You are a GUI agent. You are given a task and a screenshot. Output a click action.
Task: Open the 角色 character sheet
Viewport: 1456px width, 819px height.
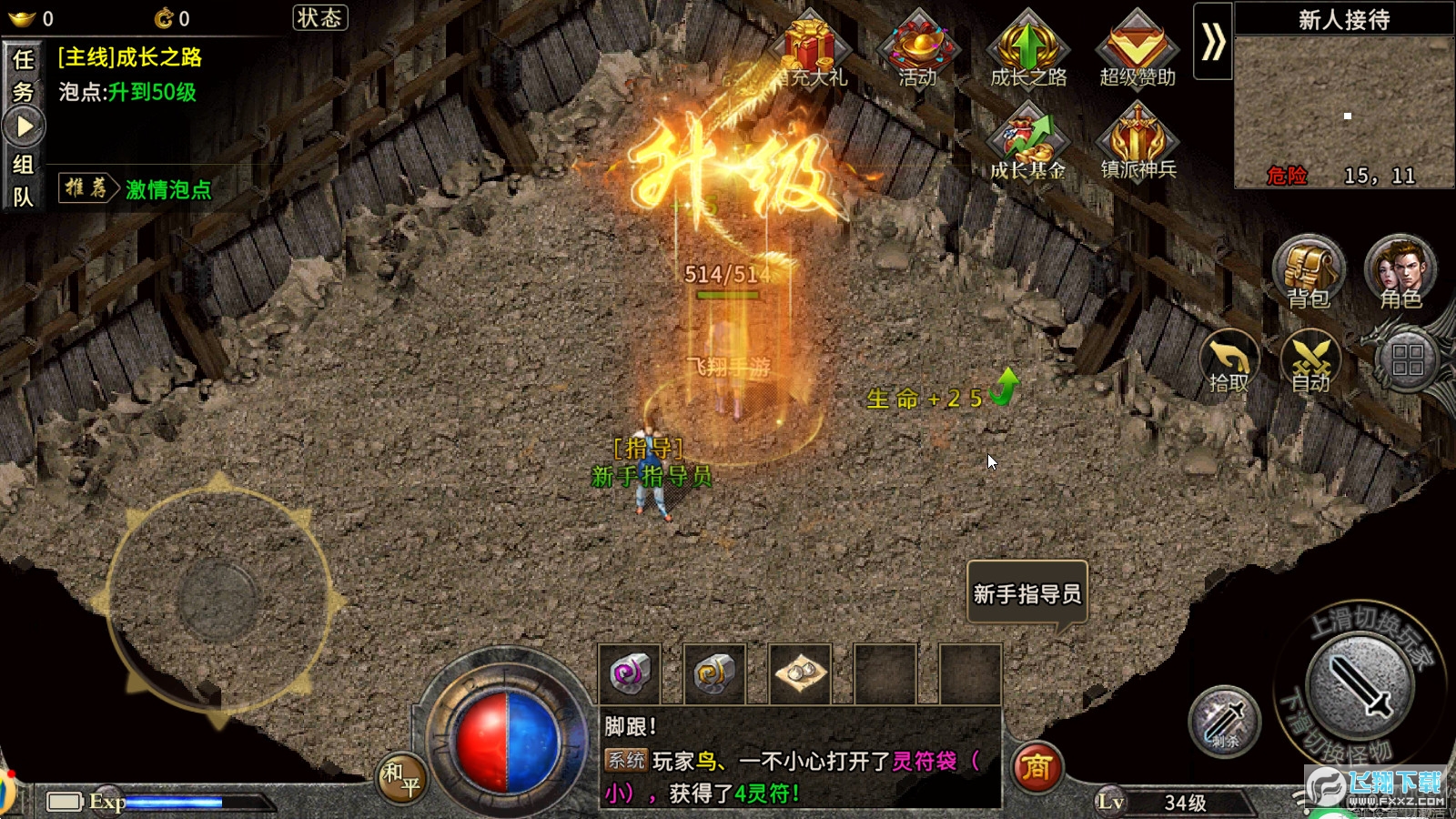tap(1400, 273)
